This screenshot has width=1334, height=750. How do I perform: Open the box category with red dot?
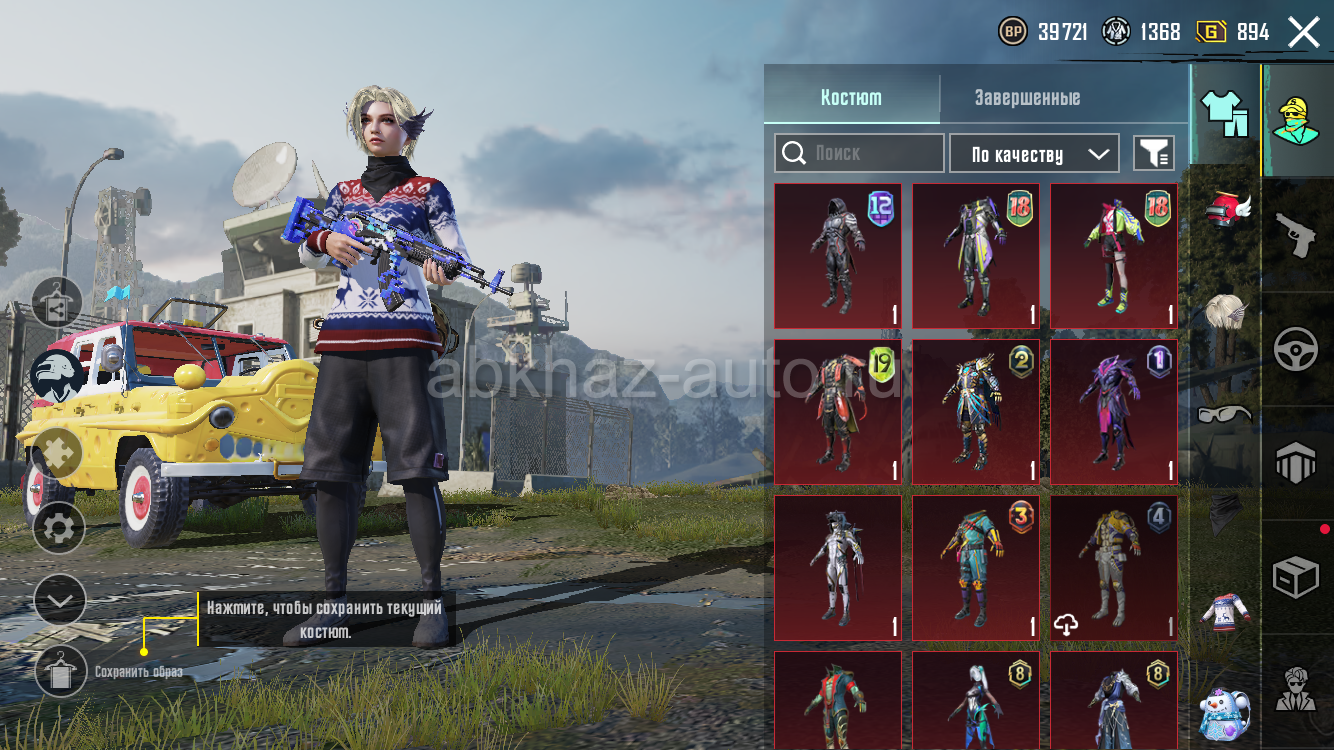[1296, 578]
